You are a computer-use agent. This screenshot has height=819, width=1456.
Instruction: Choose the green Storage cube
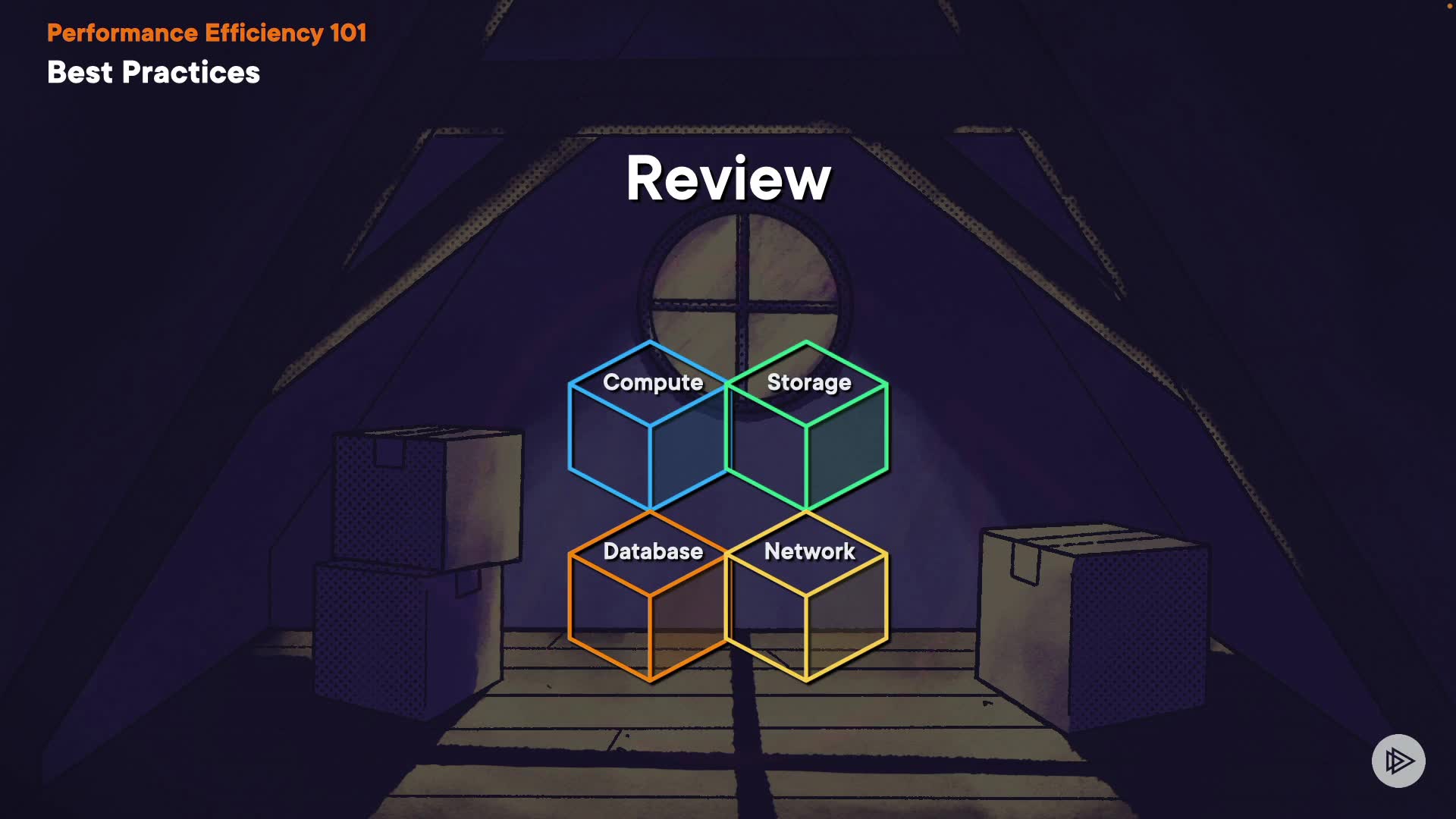[807, 426]
